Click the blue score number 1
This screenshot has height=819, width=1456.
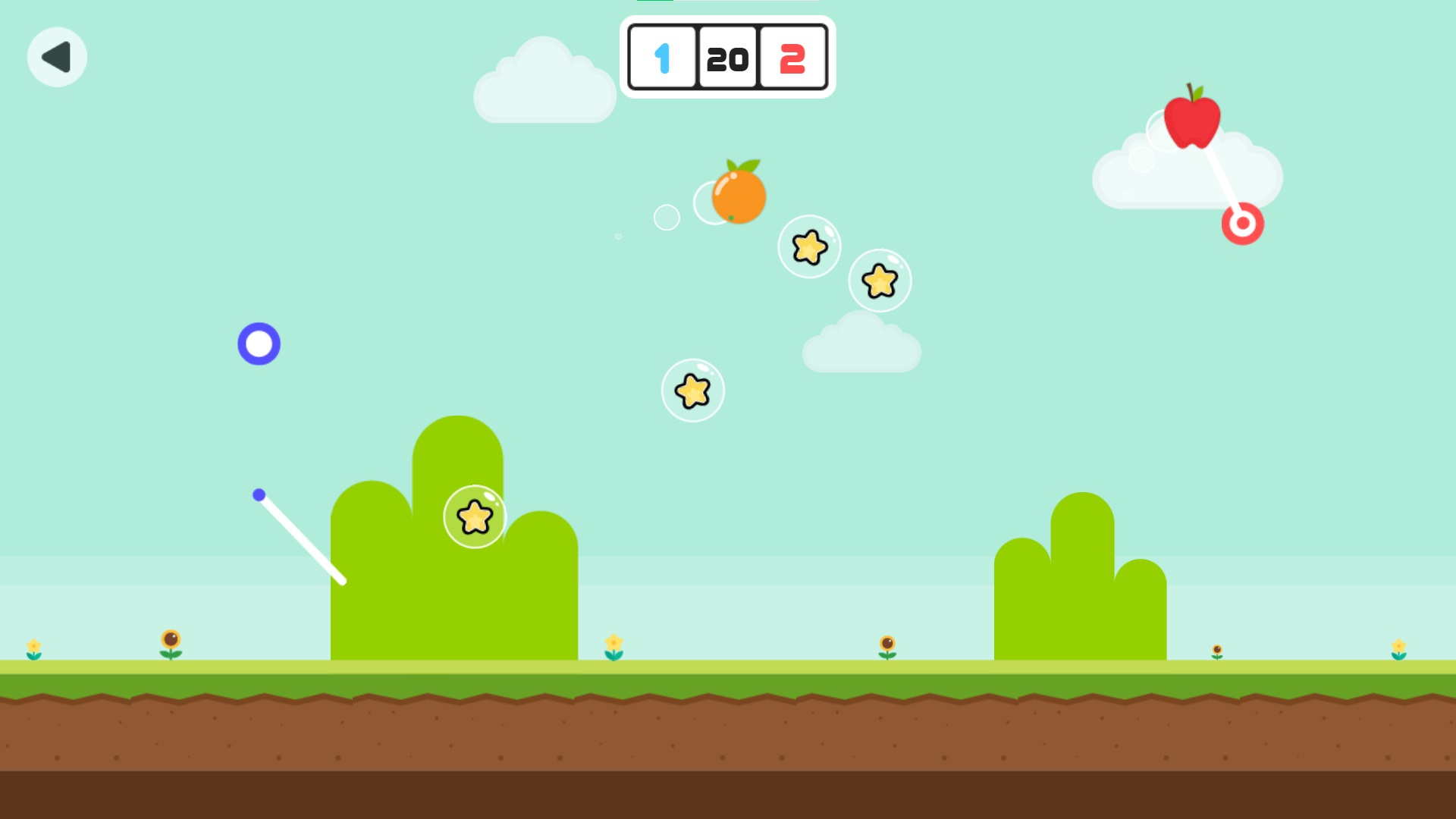(661, 58)
